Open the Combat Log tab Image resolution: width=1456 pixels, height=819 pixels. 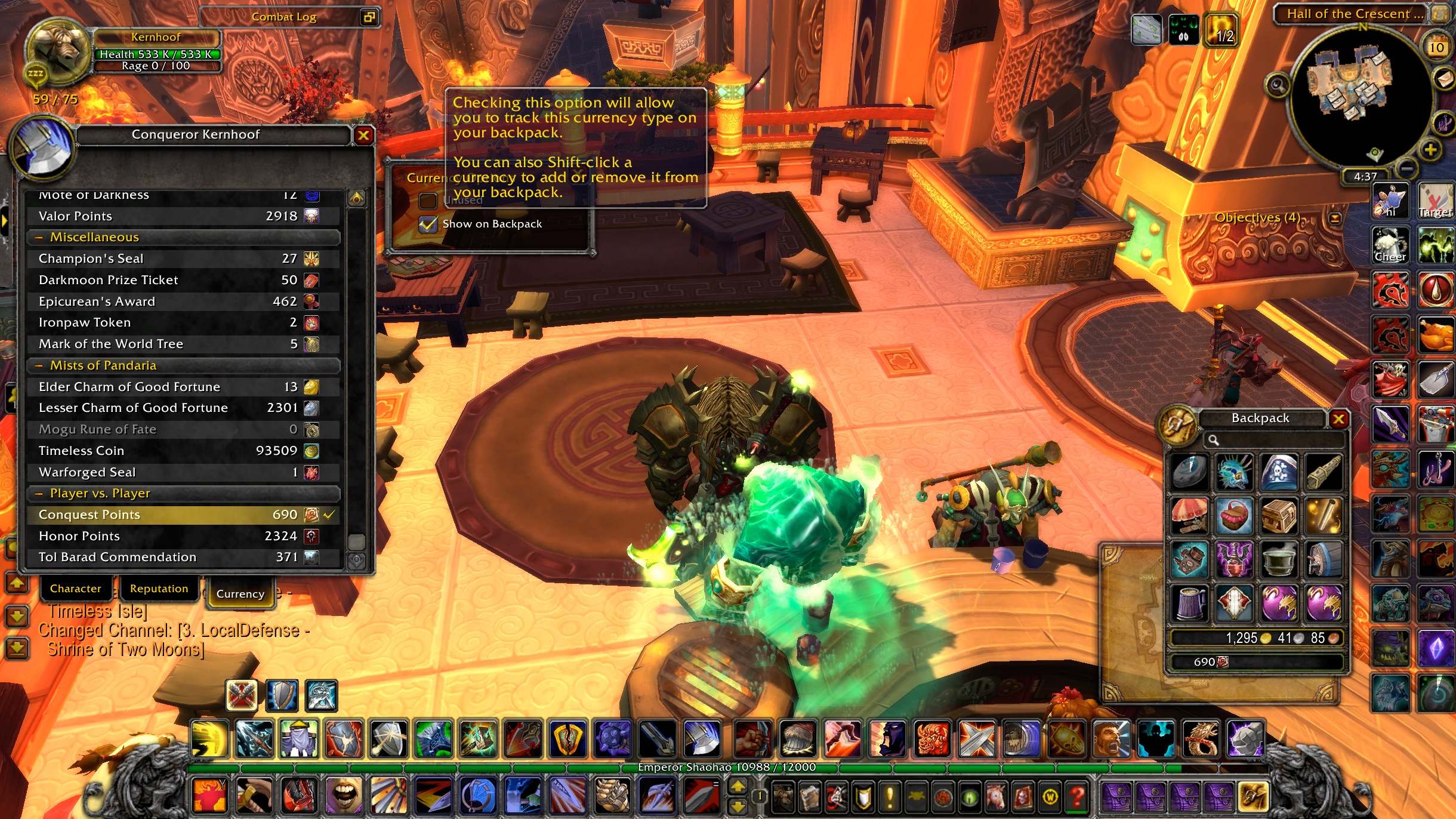coord(284,17)
